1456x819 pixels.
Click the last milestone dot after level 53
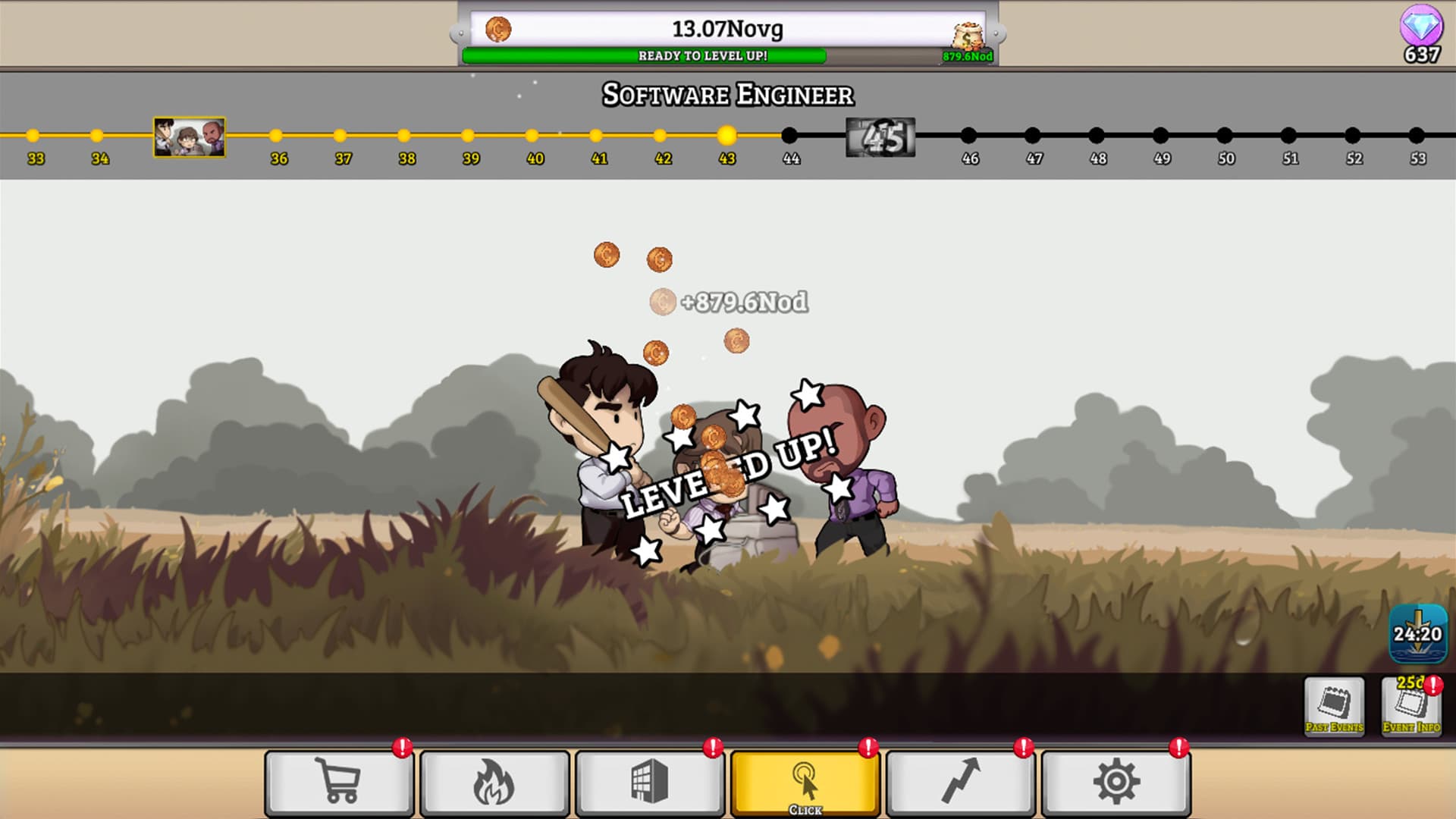[1415, 136]
